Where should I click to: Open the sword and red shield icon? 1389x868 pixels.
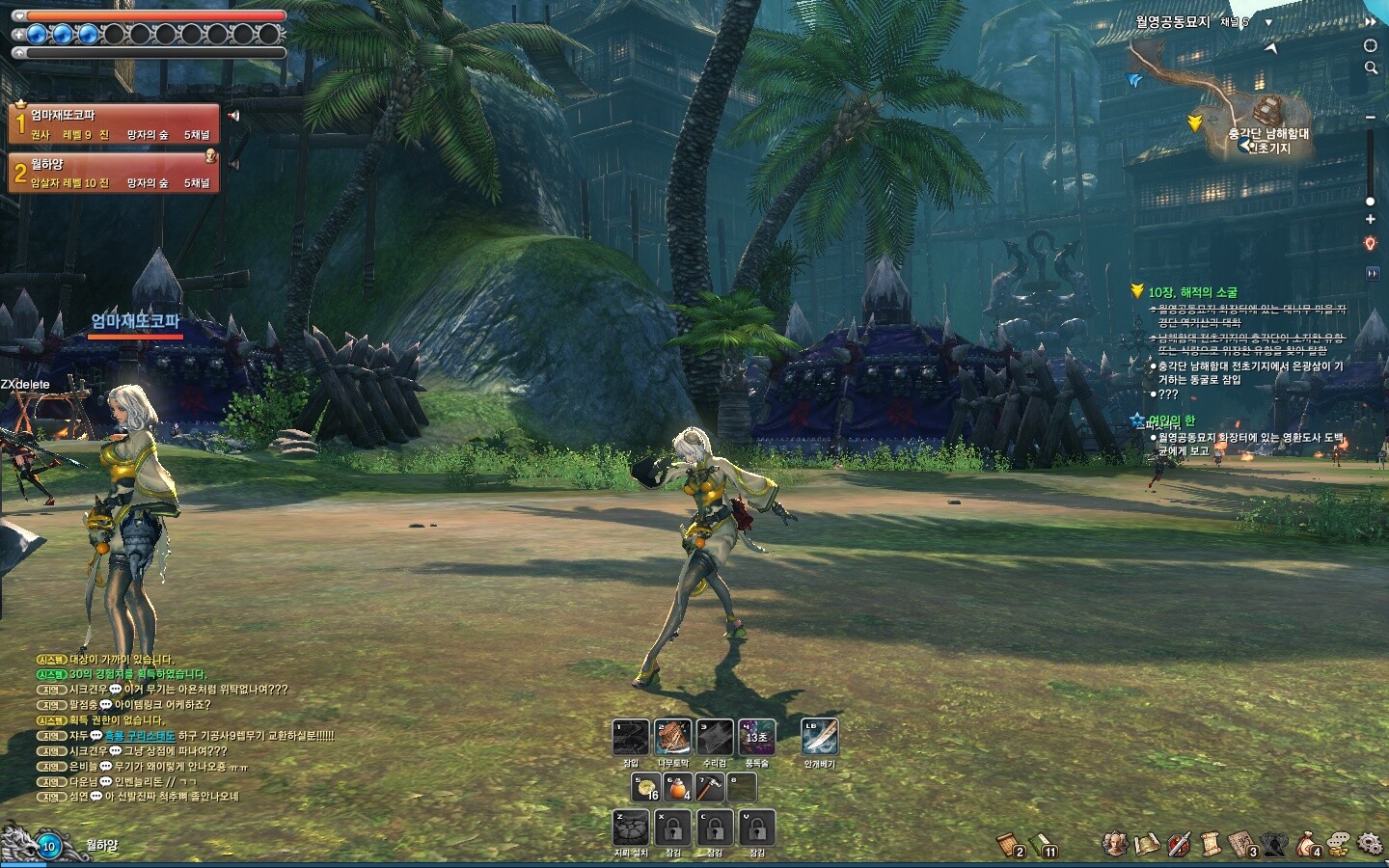(1179, 844)
